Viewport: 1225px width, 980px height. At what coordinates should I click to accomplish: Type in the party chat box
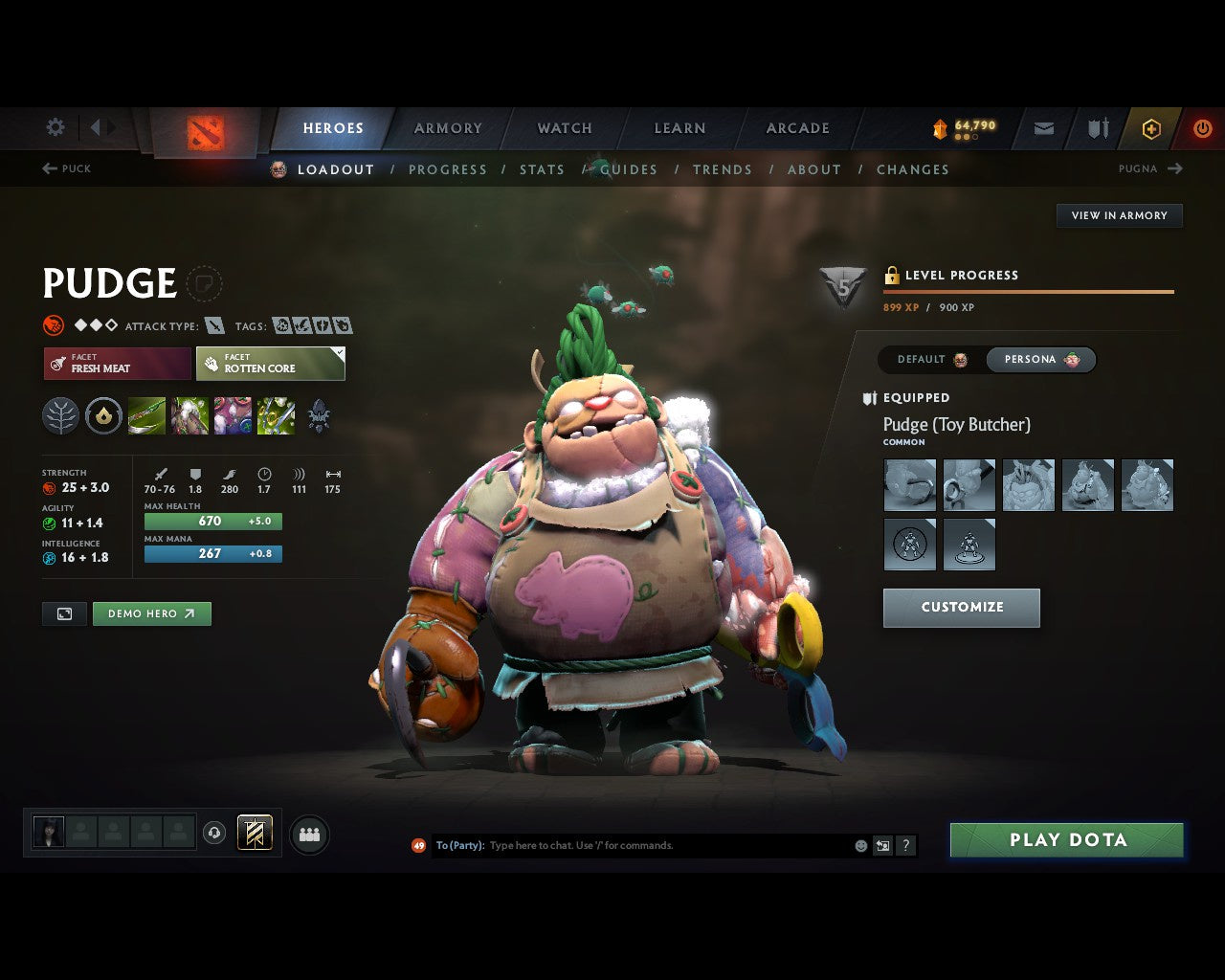(670, 846)
